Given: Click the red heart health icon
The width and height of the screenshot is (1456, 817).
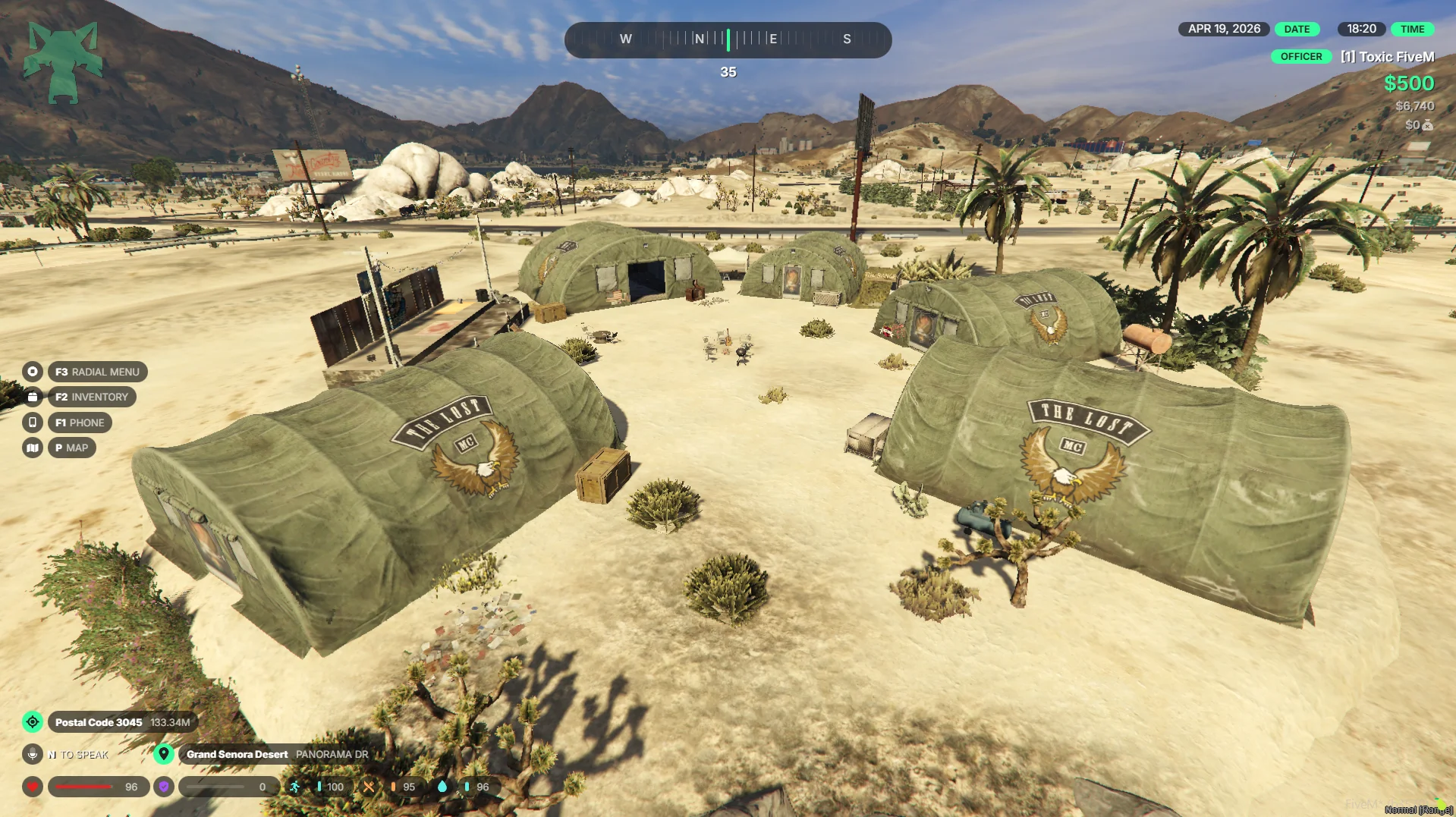Looking at the screenshot, I should (x=33, y=787).
